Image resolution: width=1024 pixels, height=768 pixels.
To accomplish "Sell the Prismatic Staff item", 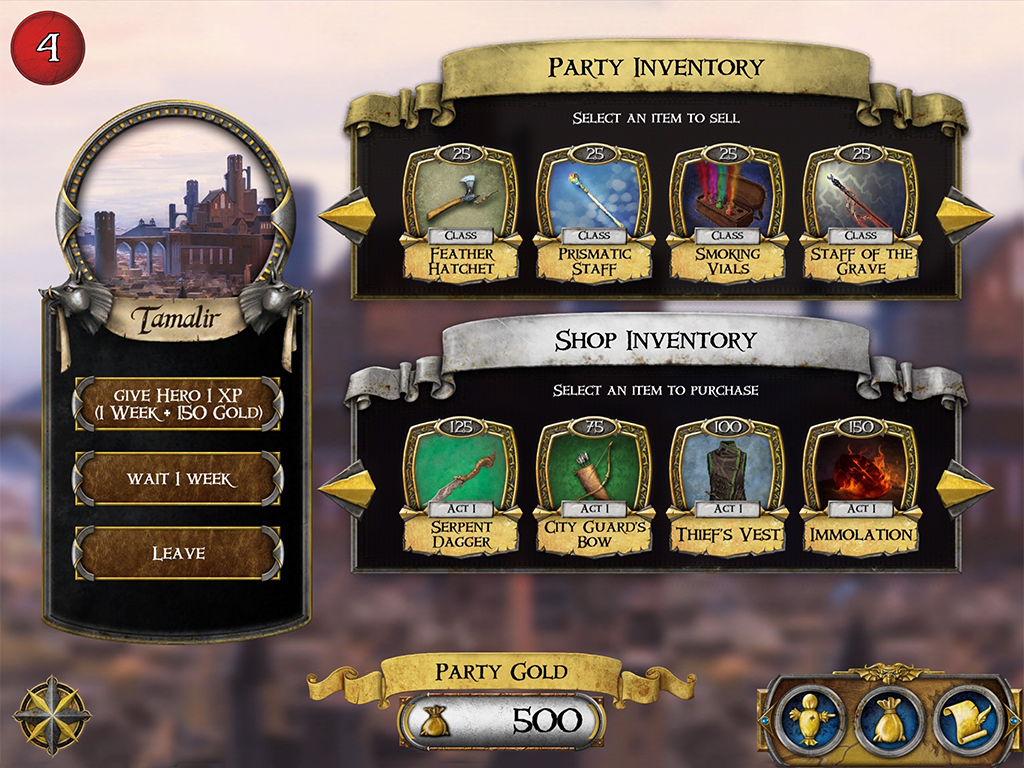I will (594, 213).
